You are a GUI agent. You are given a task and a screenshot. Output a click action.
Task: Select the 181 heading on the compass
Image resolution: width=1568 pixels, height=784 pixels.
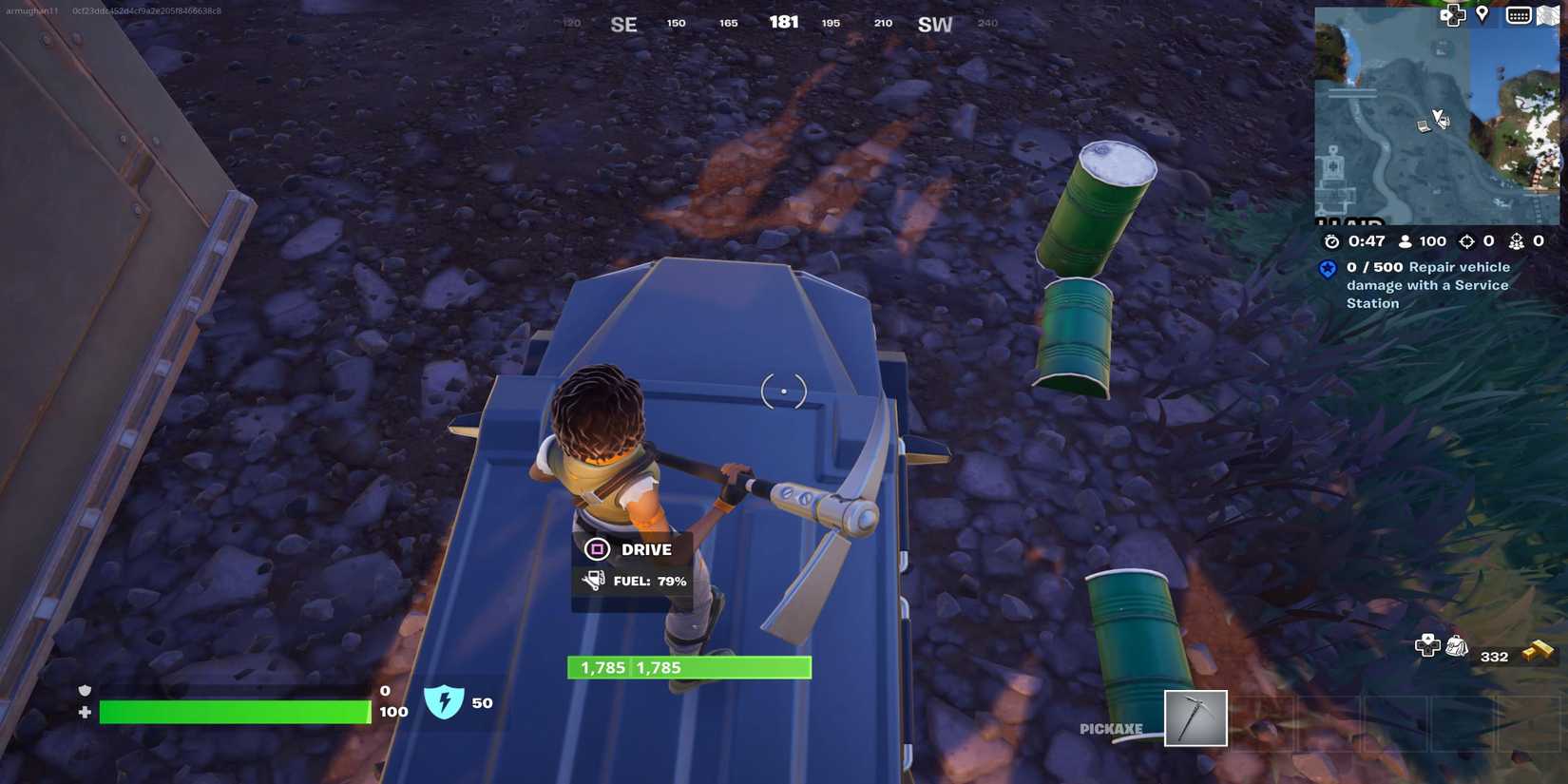[785, 21]
